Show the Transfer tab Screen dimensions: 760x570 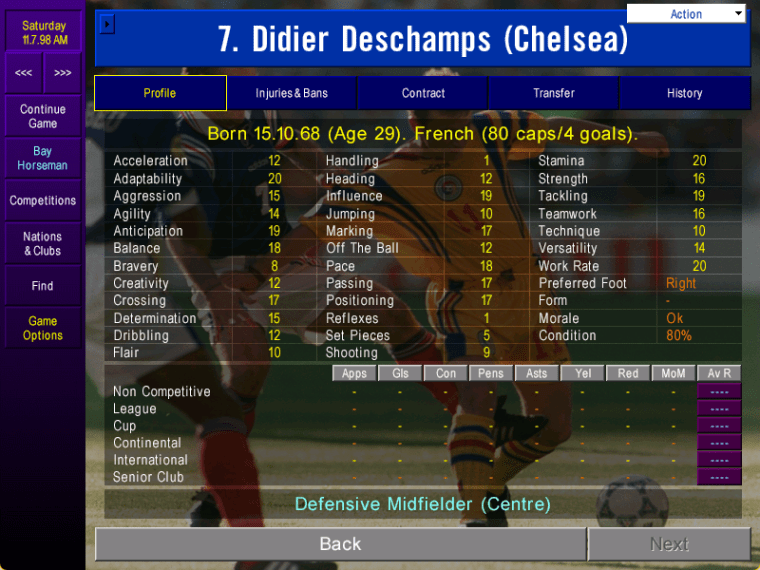pos(553,93)
